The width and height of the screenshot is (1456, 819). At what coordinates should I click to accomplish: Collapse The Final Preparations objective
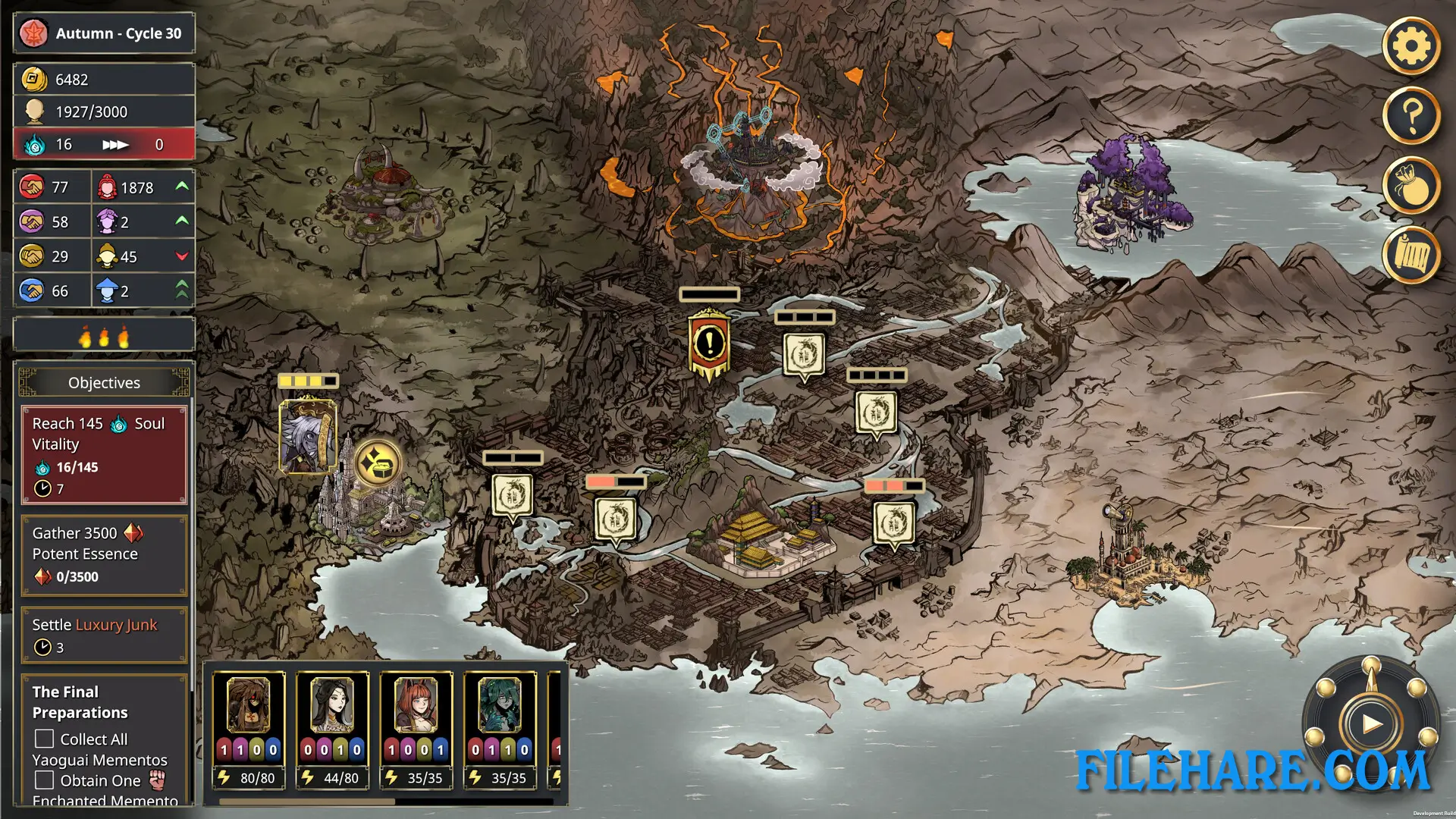[x=80, y=702]
